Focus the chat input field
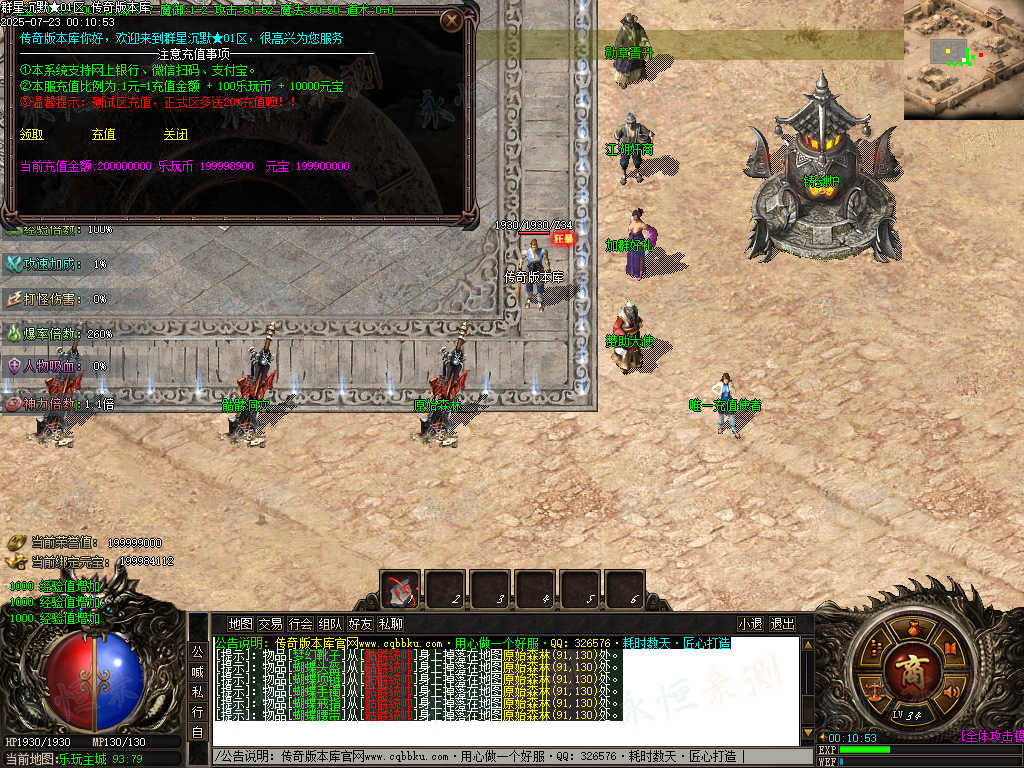The width and height of the screenshot is (1024, 768). (x=500, y=757)
